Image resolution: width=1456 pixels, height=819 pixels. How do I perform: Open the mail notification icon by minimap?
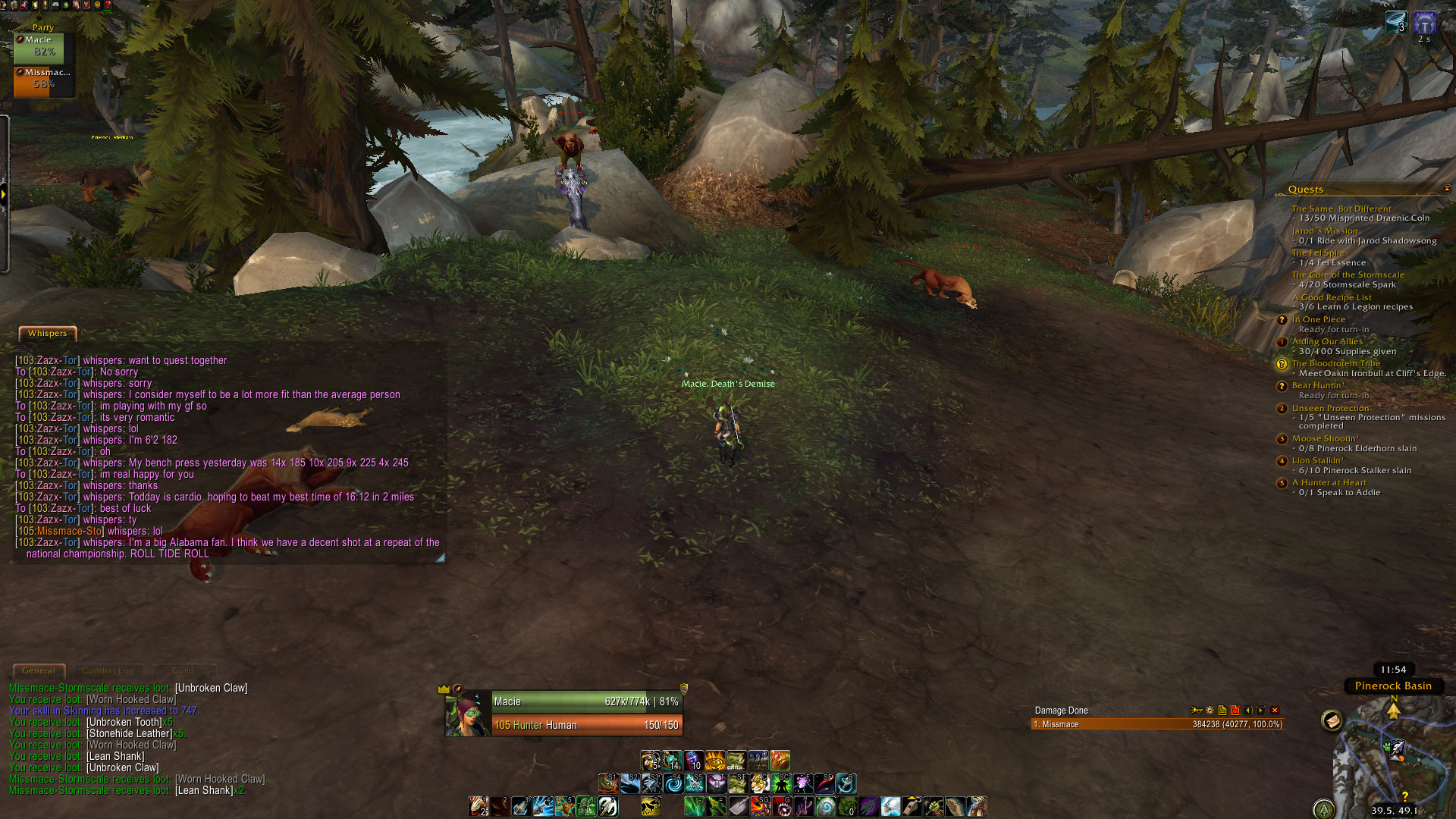[x=1332, y=720]
